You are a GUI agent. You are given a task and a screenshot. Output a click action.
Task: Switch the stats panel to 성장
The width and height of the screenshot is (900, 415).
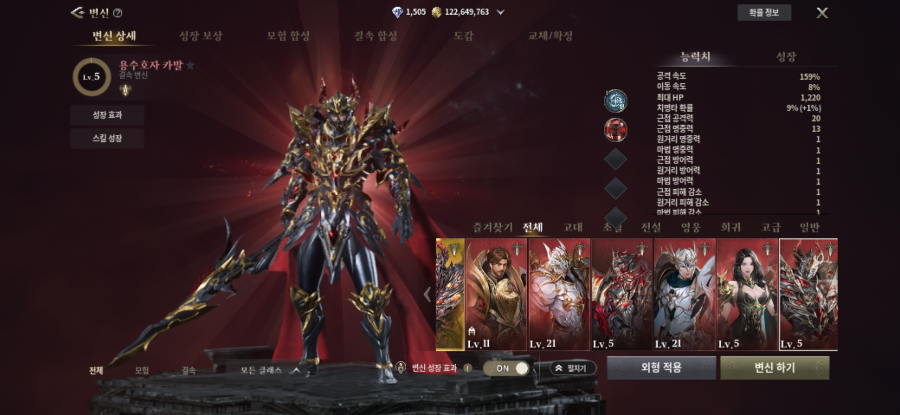click(786, 57)
